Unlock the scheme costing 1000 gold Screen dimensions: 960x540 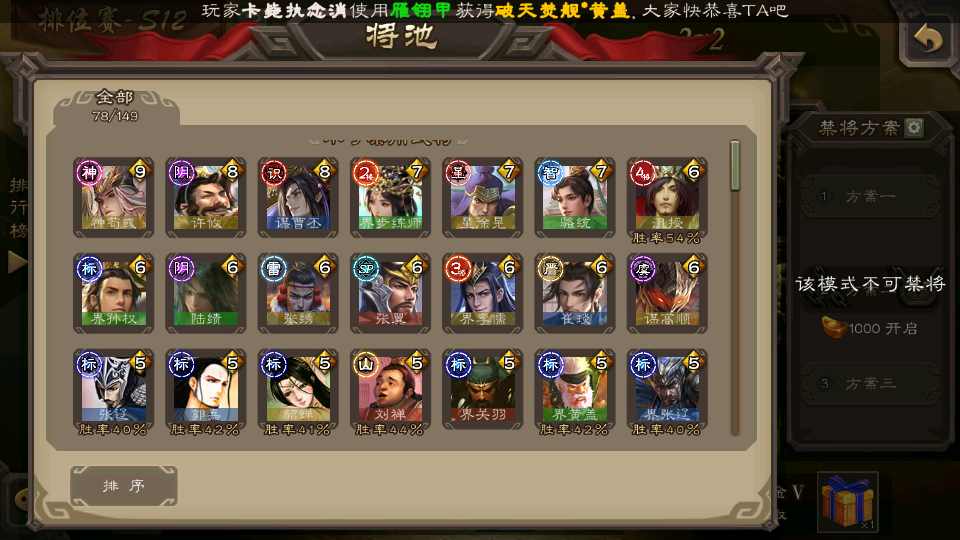coord(872,328)
